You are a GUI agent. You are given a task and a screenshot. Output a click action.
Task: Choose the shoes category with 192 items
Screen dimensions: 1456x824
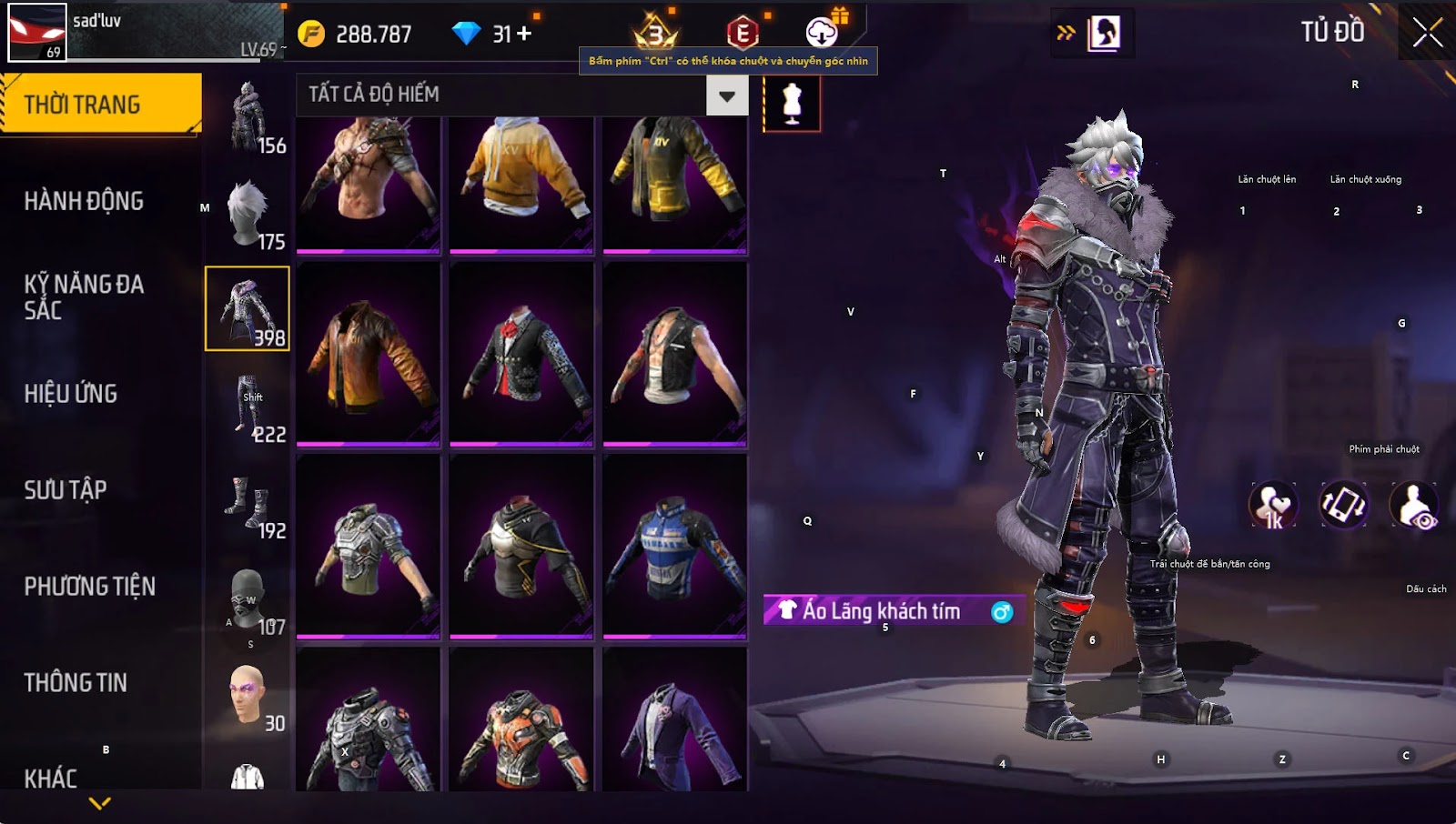coord(248,504)
